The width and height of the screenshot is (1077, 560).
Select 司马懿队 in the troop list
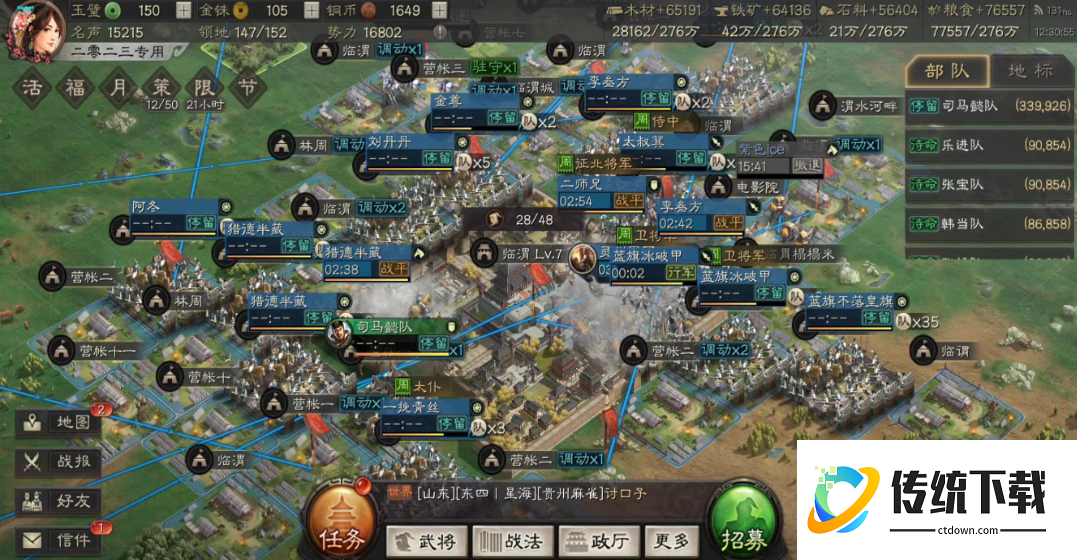pos(988,105)
